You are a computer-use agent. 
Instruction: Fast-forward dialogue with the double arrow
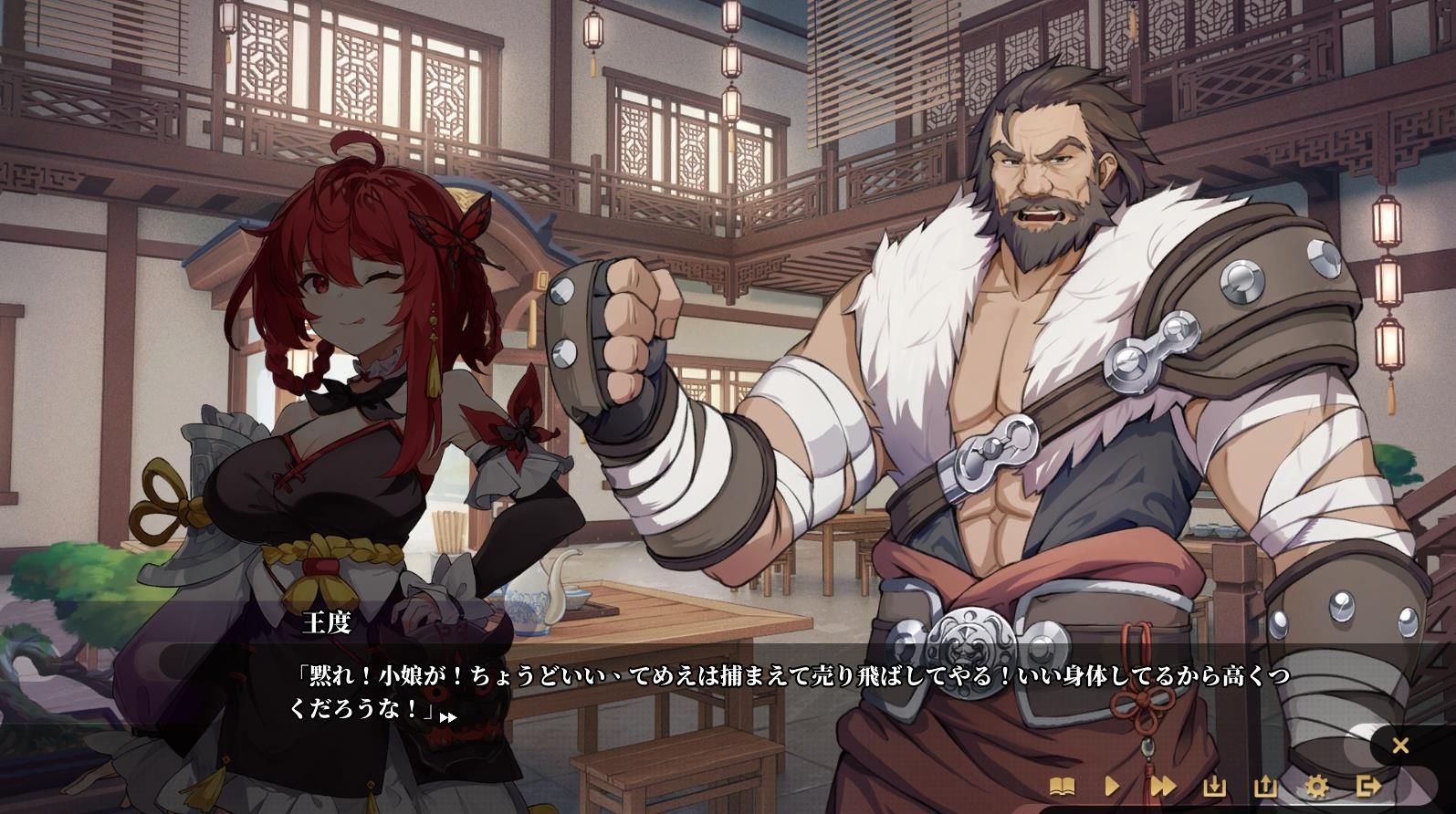pos(1163,786)
